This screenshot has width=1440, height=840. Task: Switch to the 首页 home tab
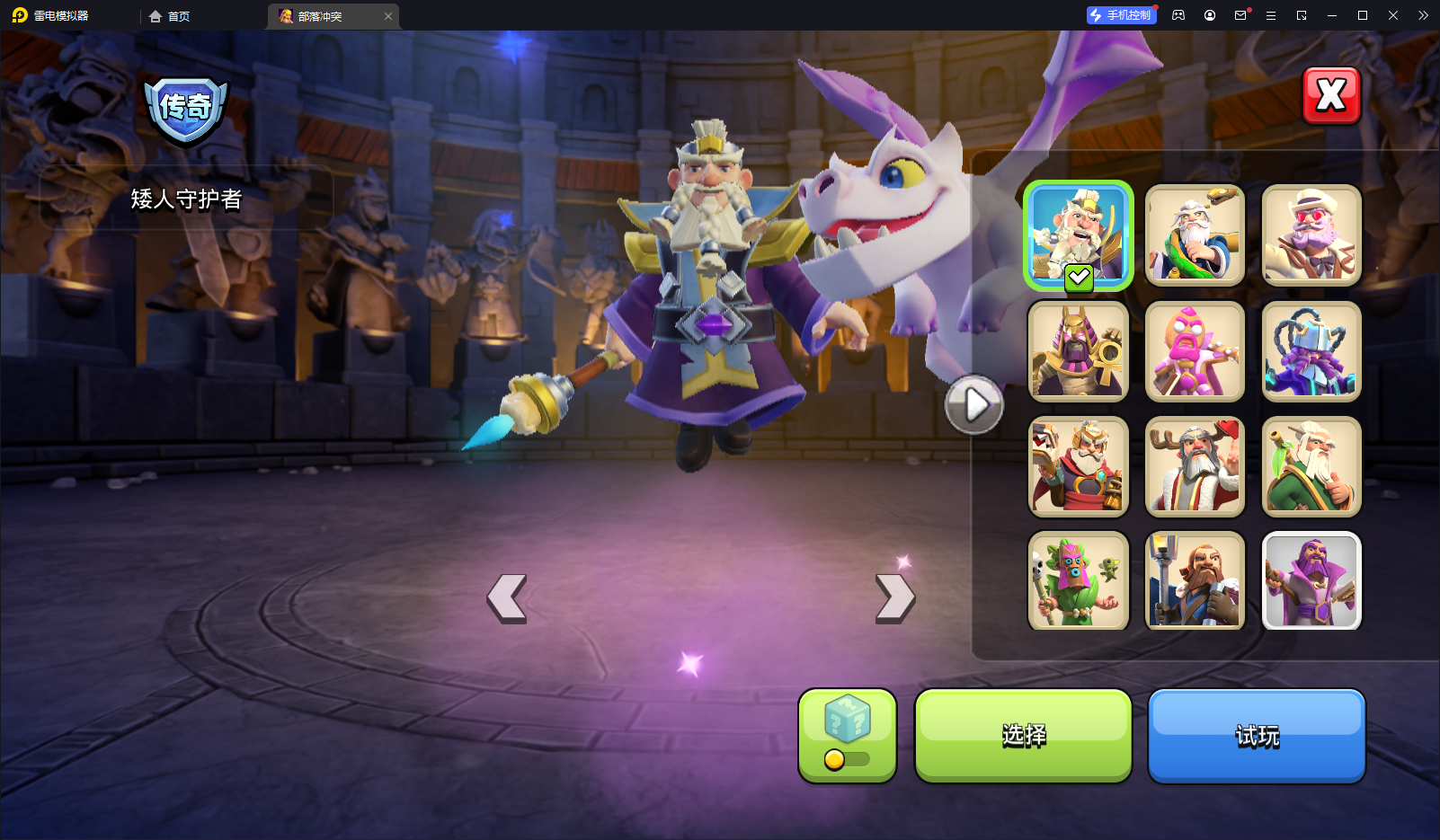(x=170, y=16)
